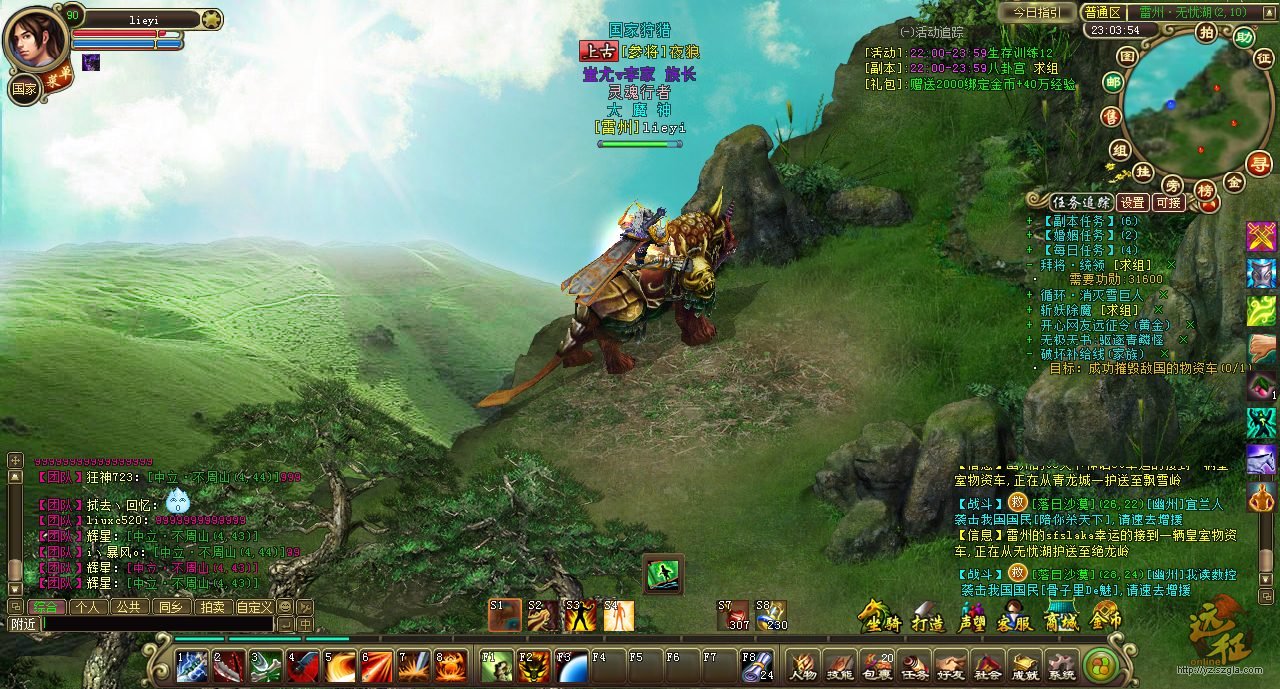Use the F8 scroll item slot
The image size is (1280, 689).
coord(756,666)
